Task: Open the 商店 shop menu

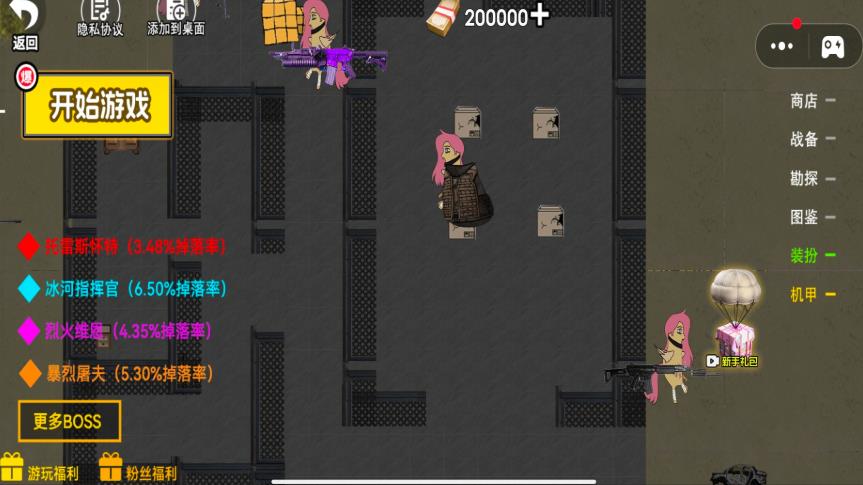Action: (804, 100)
